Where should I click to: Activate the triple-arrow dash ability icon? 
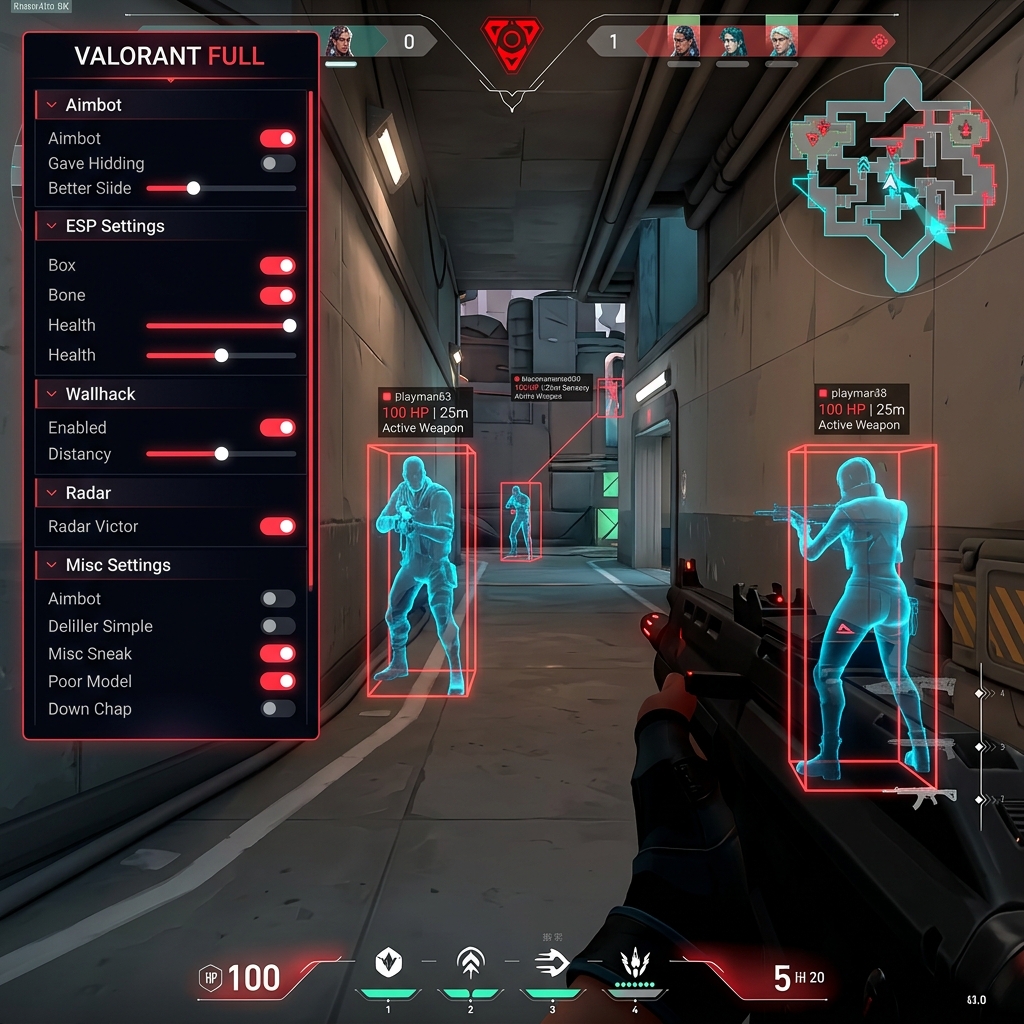[552, 963]
